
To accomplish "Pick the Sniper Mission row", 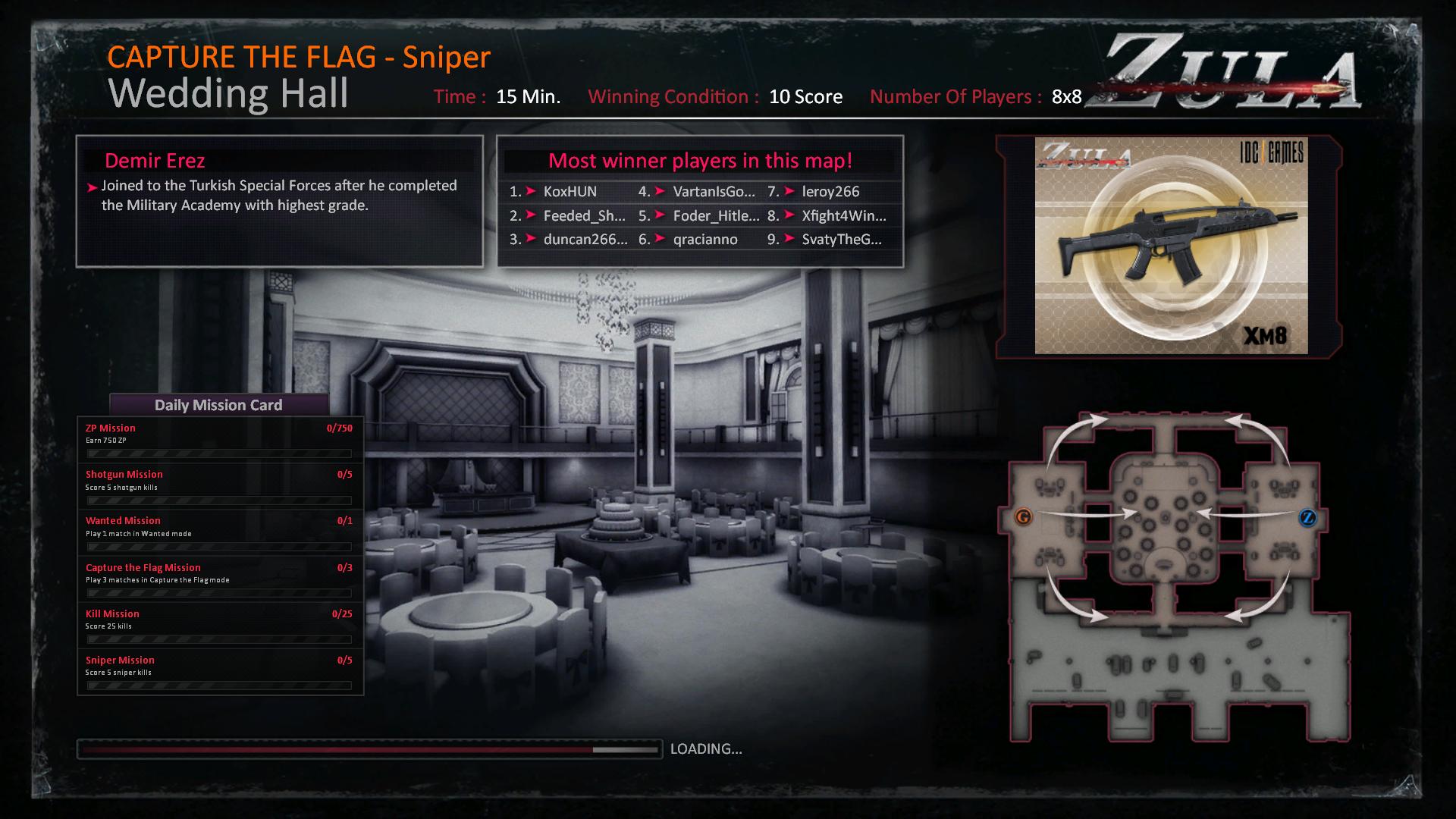I will pyautogui.click(x=219, y=672).
